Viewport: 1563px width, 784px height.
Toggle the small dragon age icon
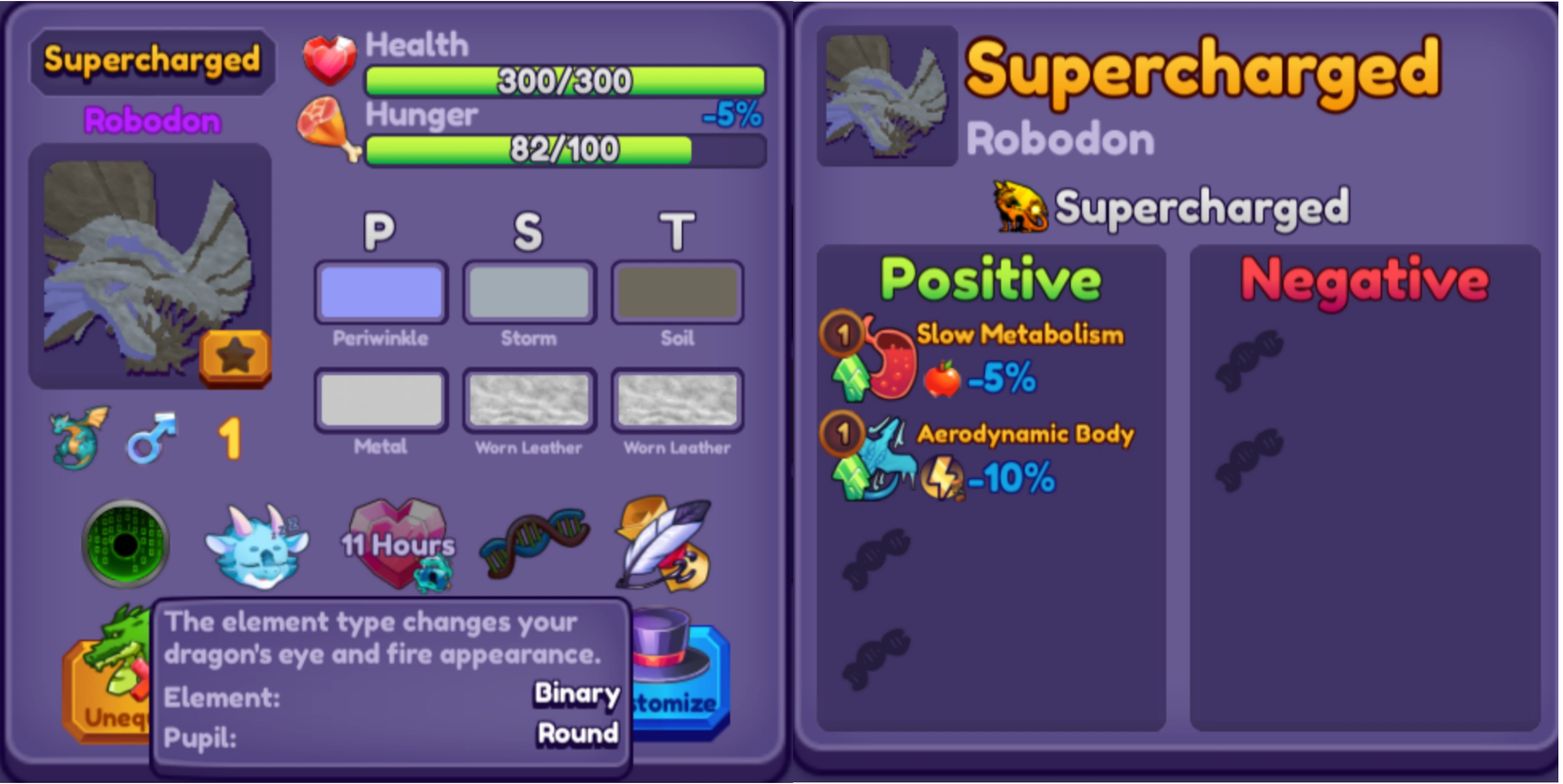tap(76, 437)
